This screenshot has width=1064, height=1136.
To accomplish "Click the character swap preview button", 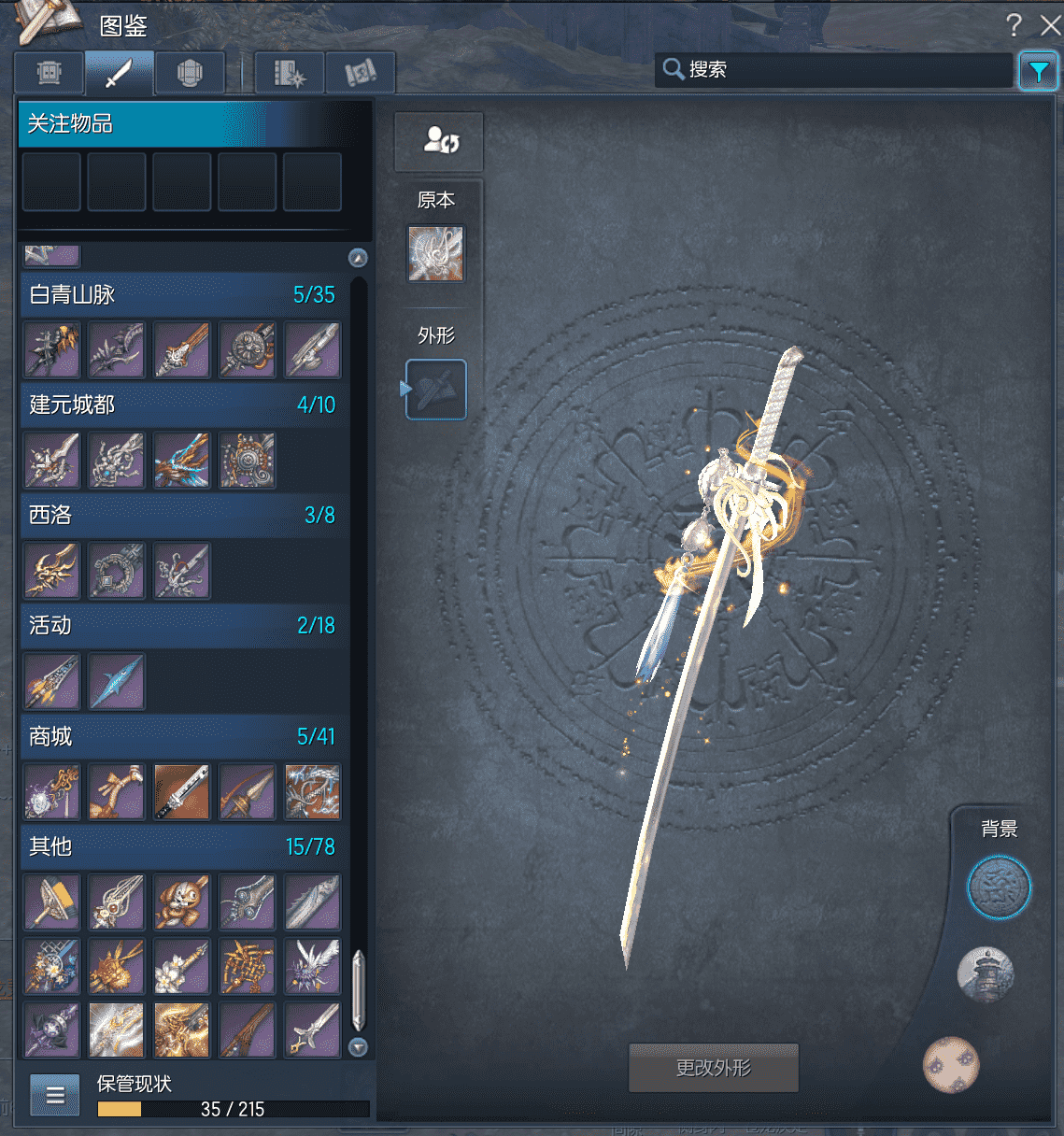I will (439, 141).
